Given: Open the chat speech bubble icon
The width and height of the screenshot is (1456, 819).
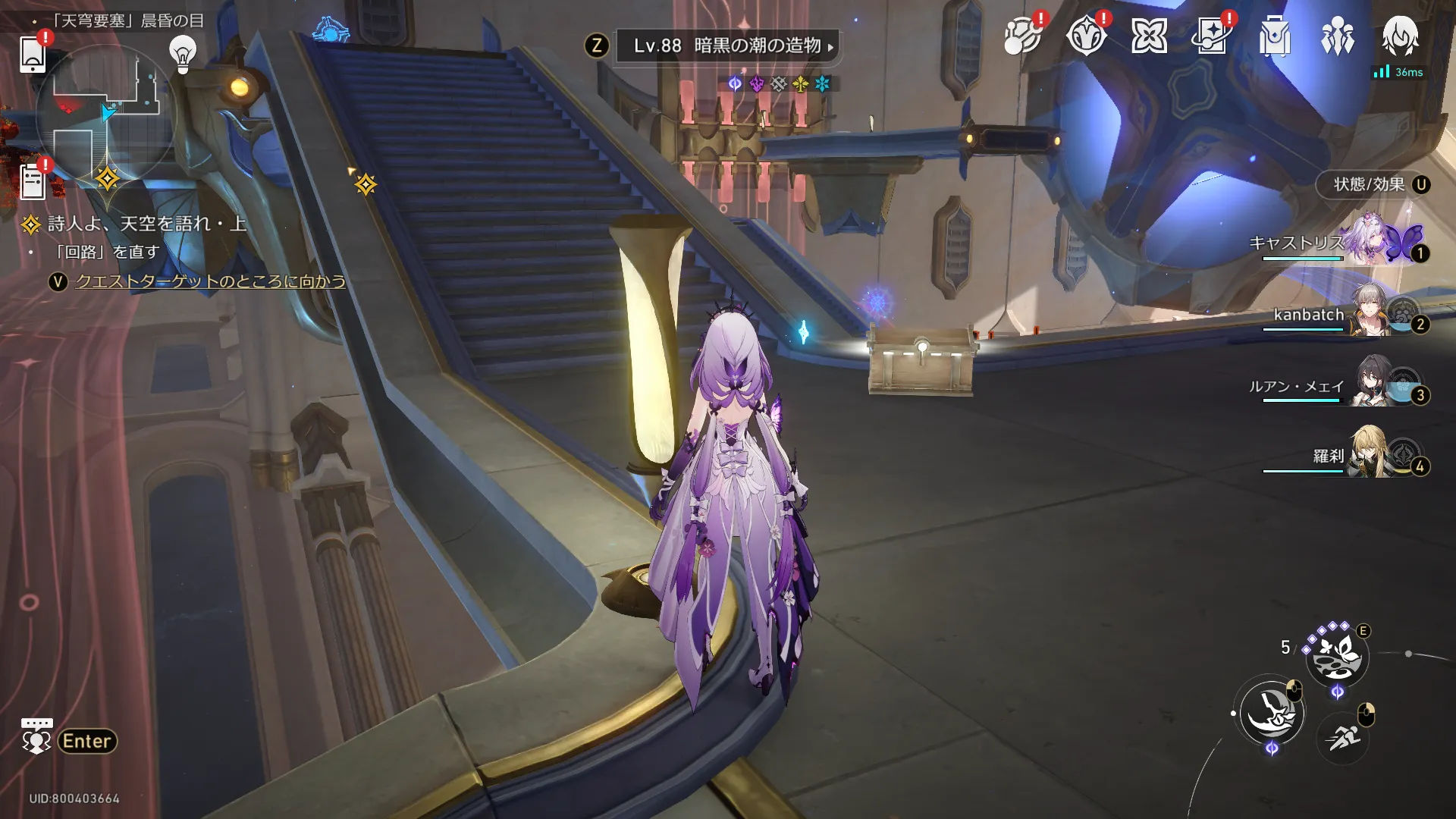Looking at the screenshot, I should click(36, 736).
